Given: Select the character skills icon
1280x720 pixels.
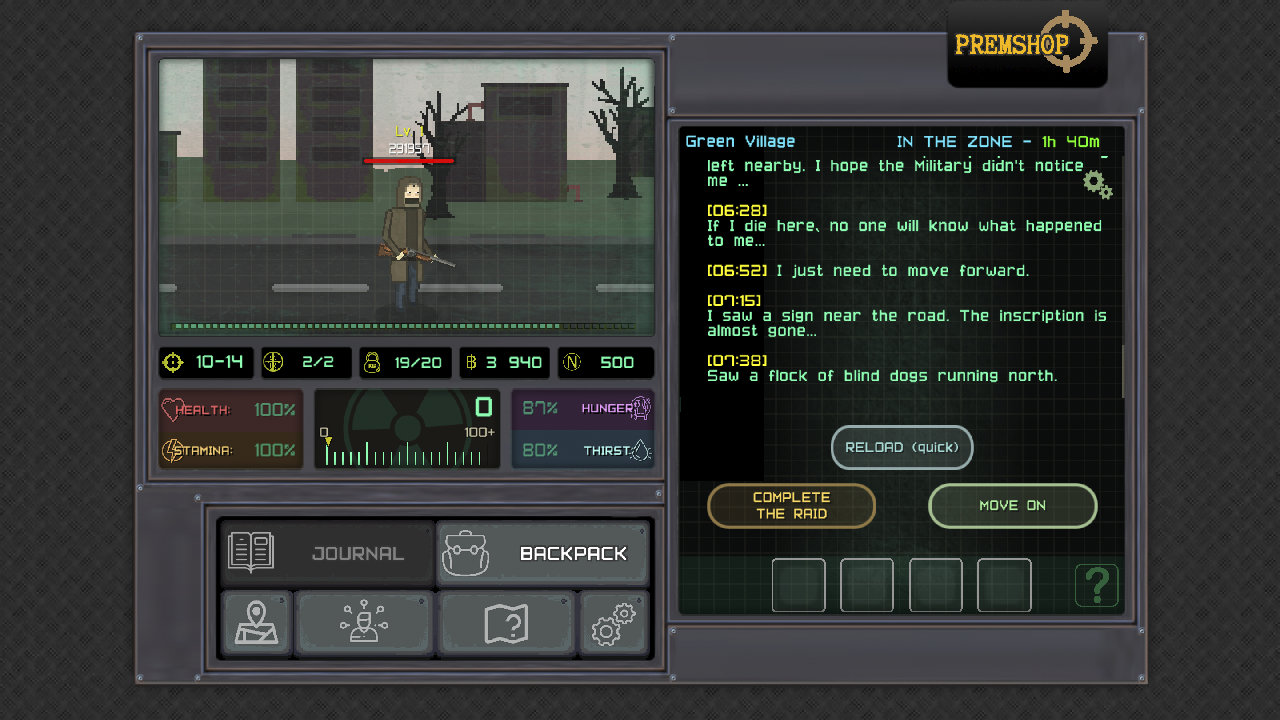Looking at the screenshot, I should click(364, 623).
